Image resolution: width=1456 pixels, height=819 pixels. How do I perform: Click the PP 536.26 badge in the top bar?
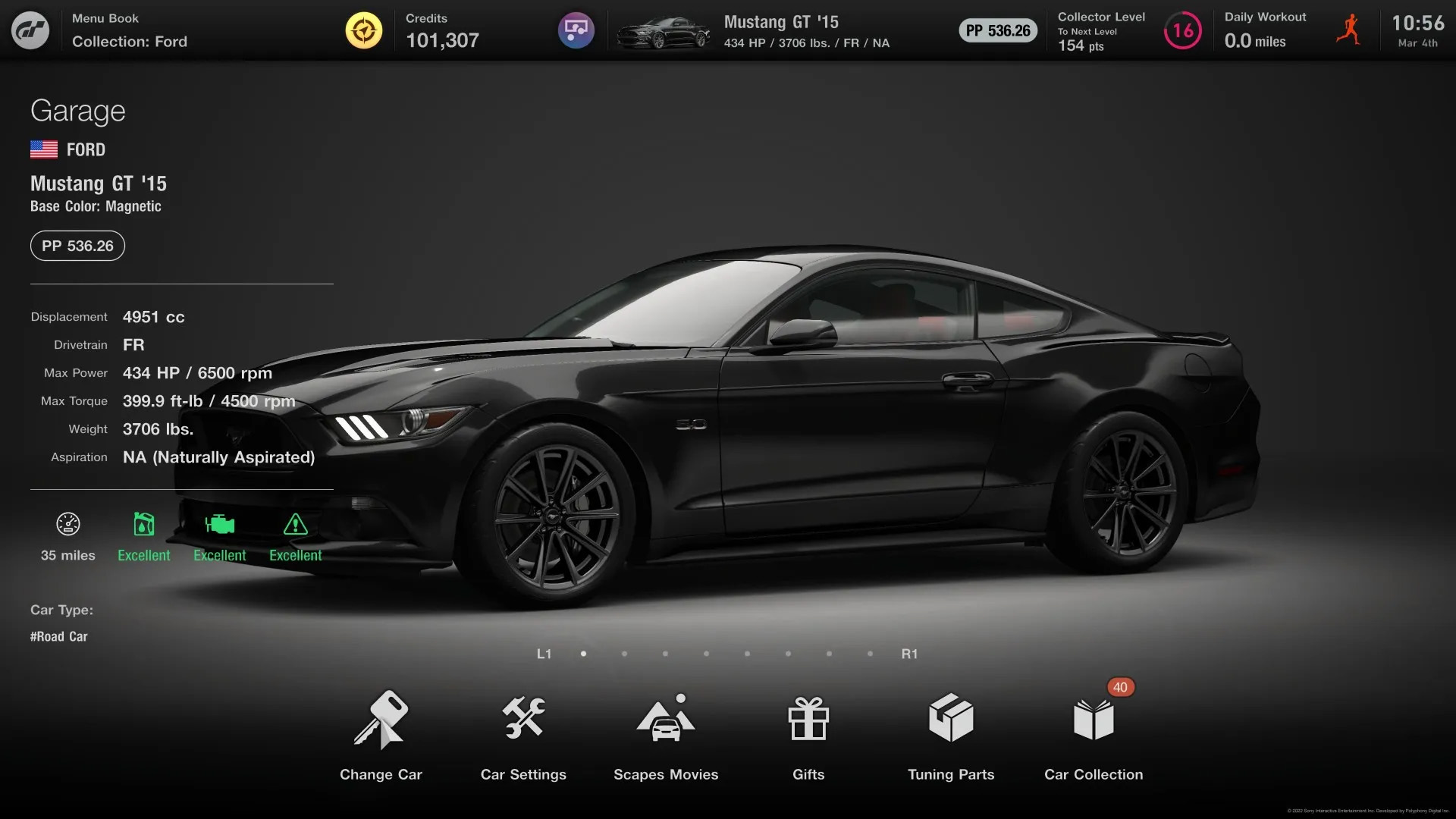(x=998, y=31)
